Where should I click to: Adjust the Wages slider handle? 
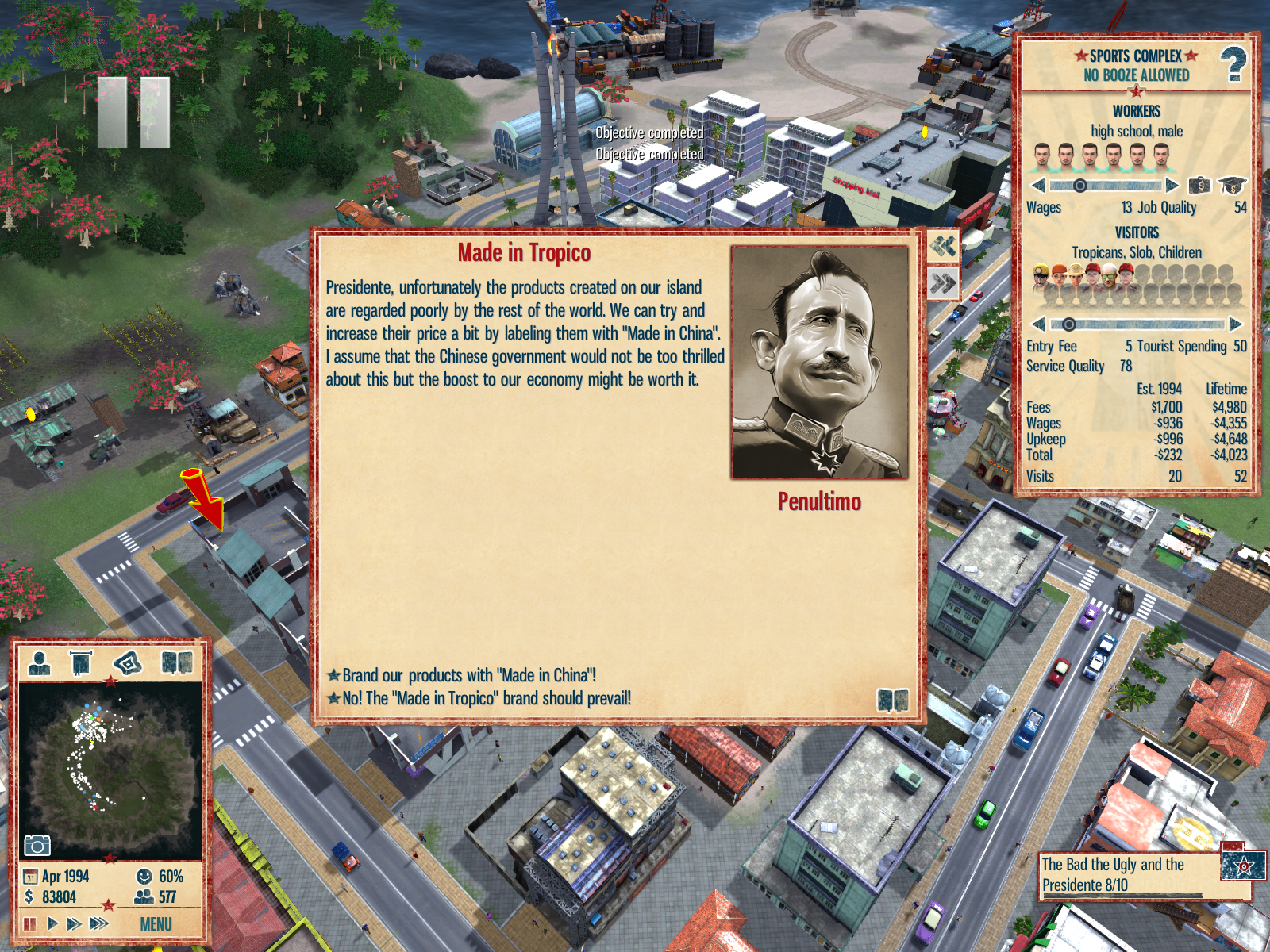pyautogui.click(x=1080, y=186)
